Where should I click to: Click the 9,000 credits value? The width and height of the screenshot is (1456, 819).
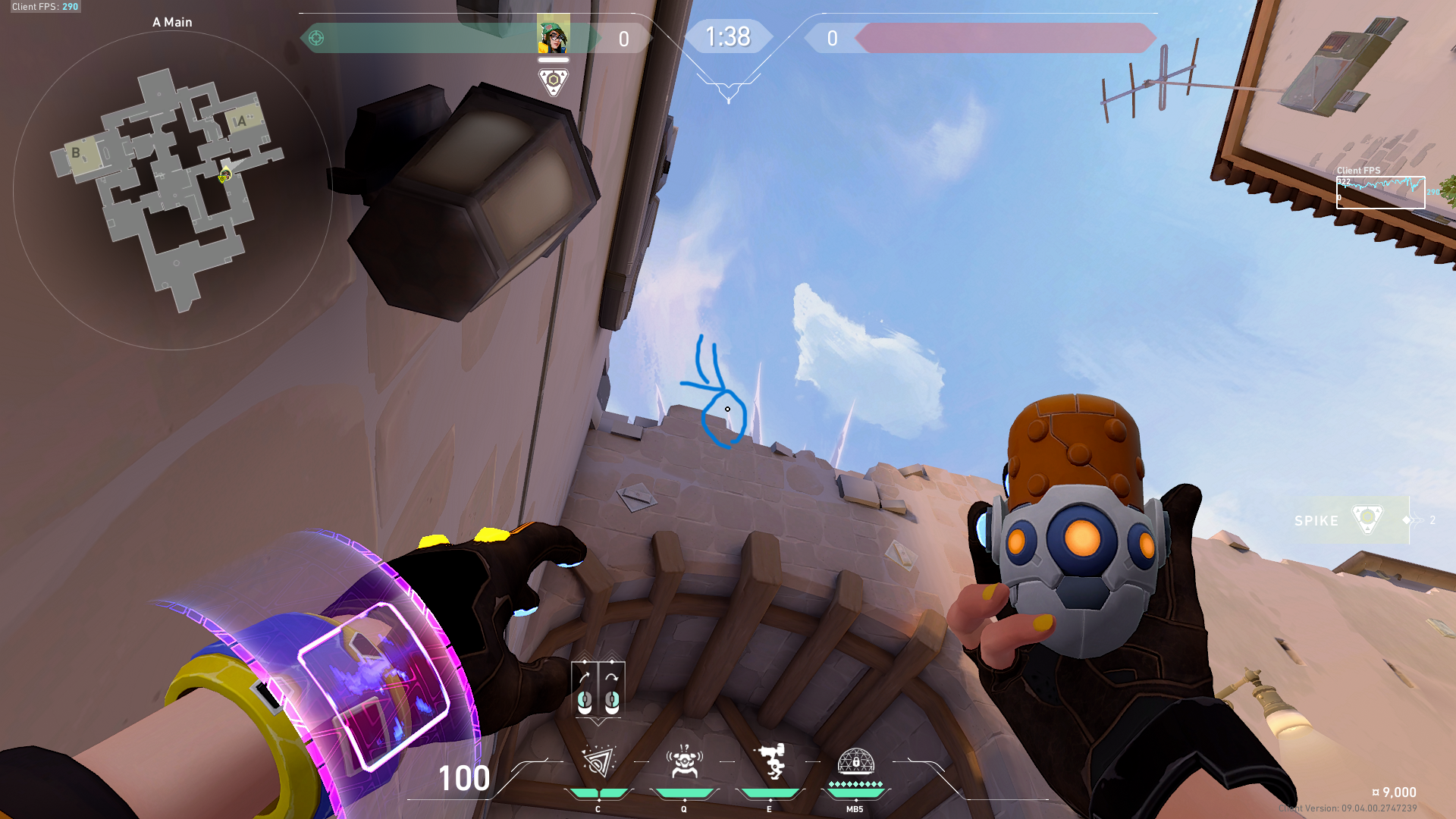click(1398, 792)
